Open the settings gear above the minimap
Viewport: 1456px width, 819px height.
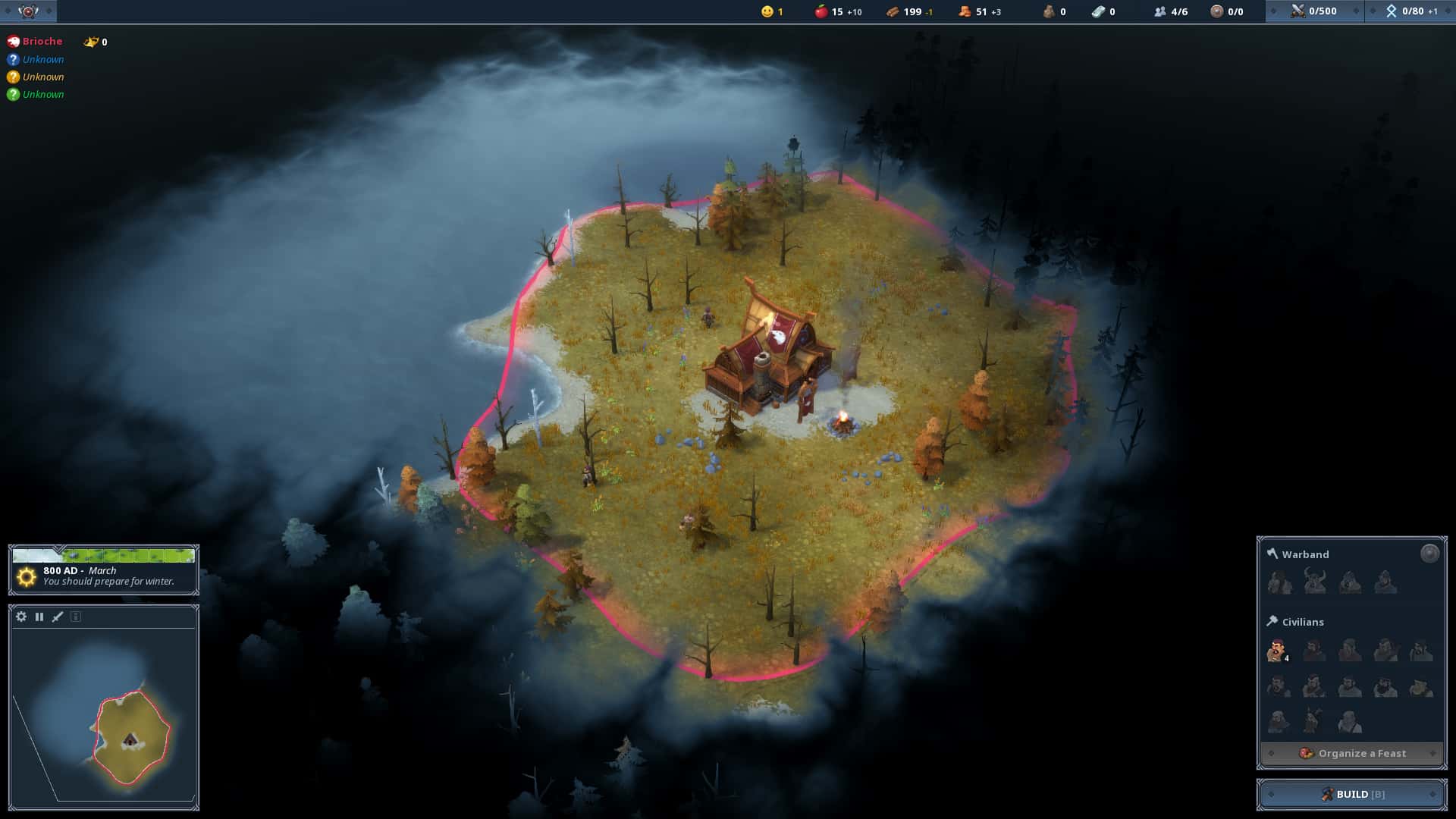tap(22, 617)
